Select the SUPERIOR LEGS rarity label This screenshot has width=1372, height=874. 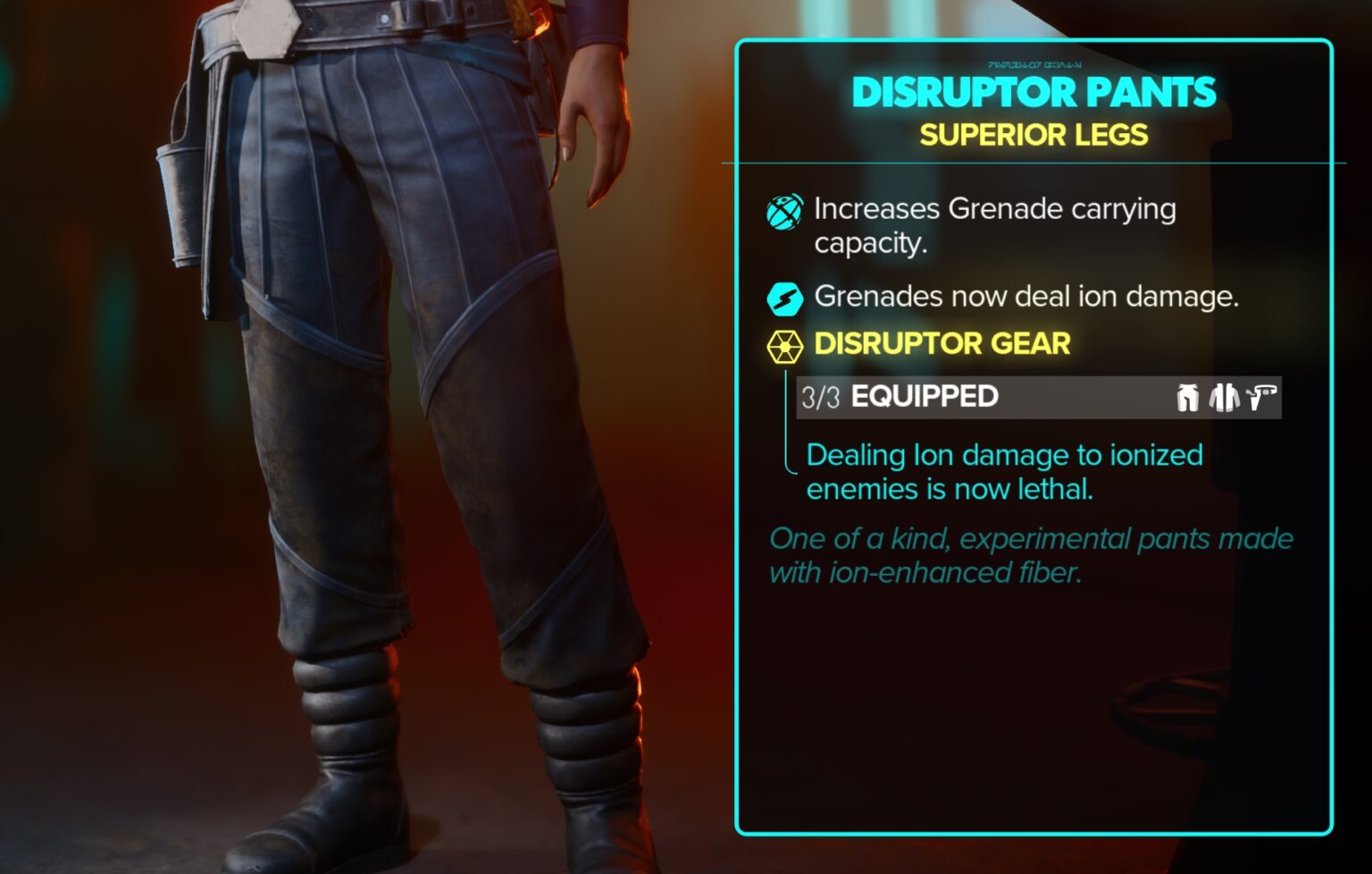coord(1034,136)
